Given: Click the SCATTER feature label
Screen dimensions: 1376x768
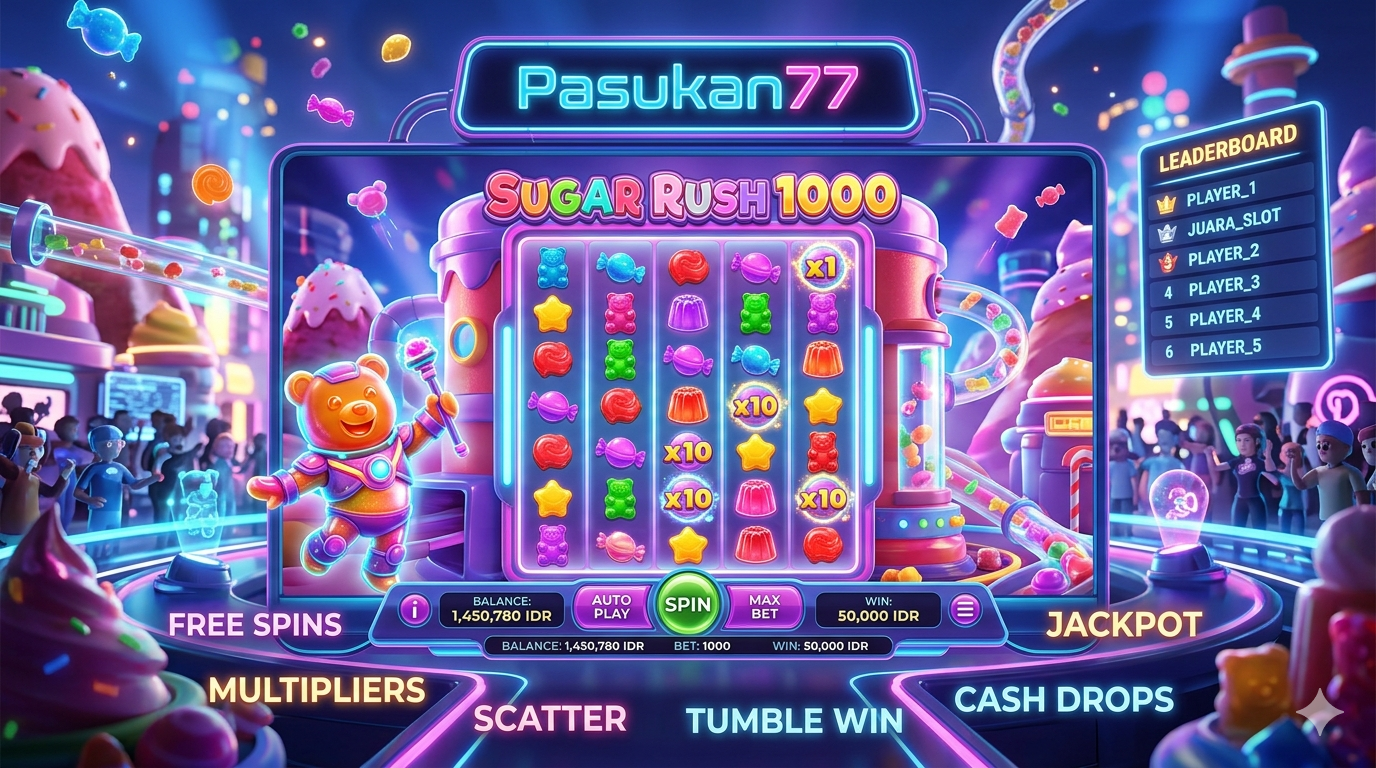Looking at the screenshot, I should (550, 718).
